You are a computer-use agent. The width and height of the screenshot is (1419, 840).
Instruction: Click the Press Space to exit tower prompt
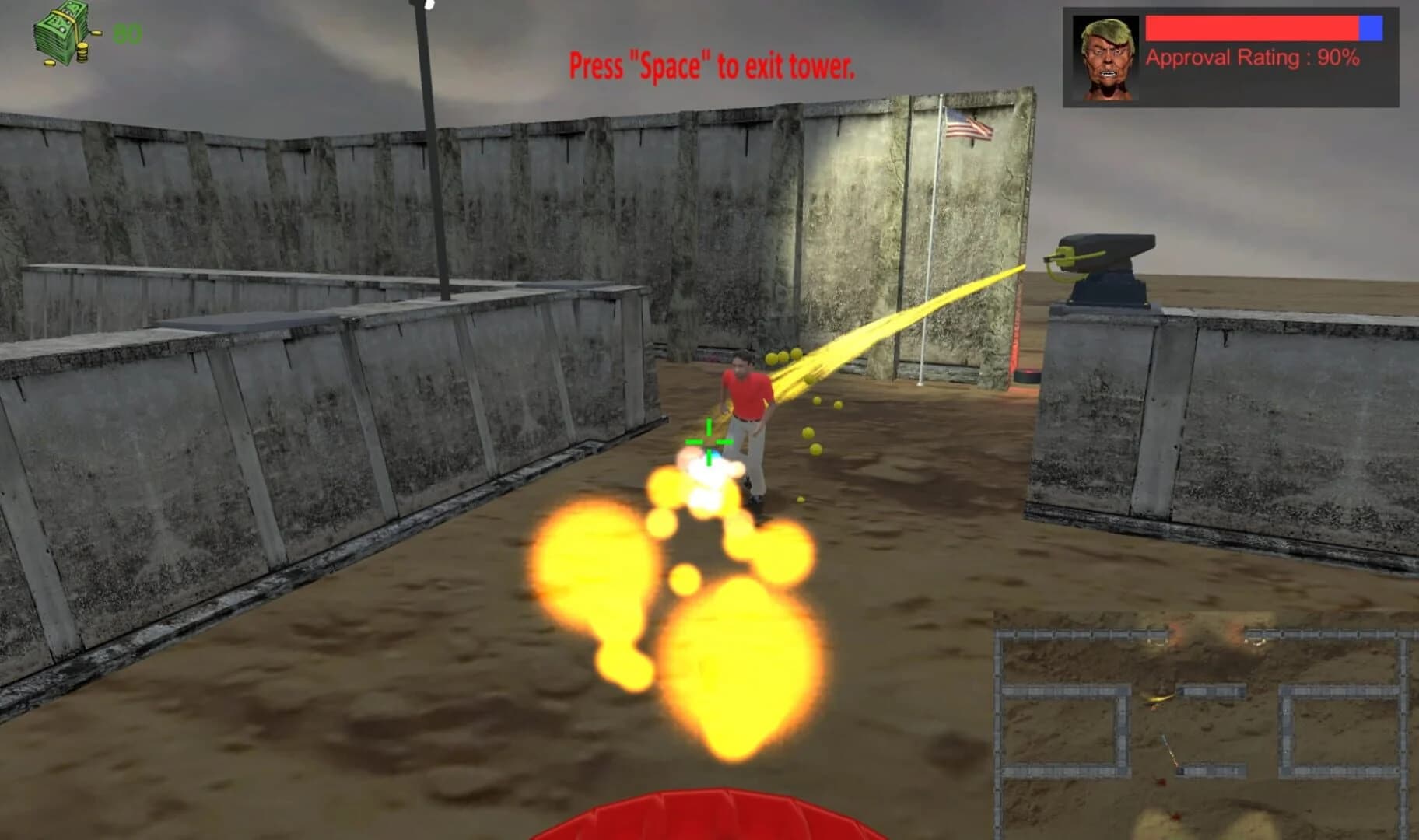point(711,65)
